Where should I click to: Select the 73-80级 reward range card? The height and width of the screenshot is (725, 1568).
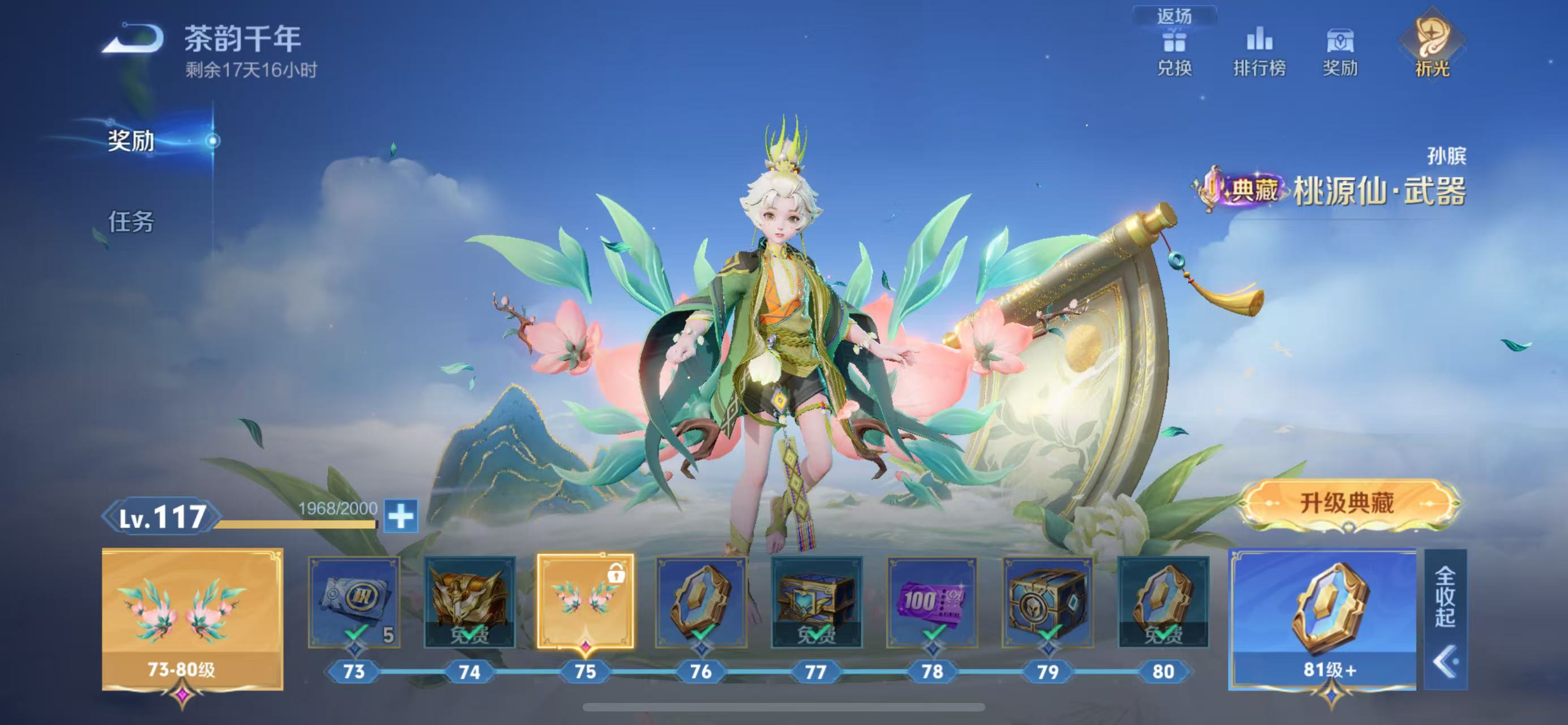[193, 618]
